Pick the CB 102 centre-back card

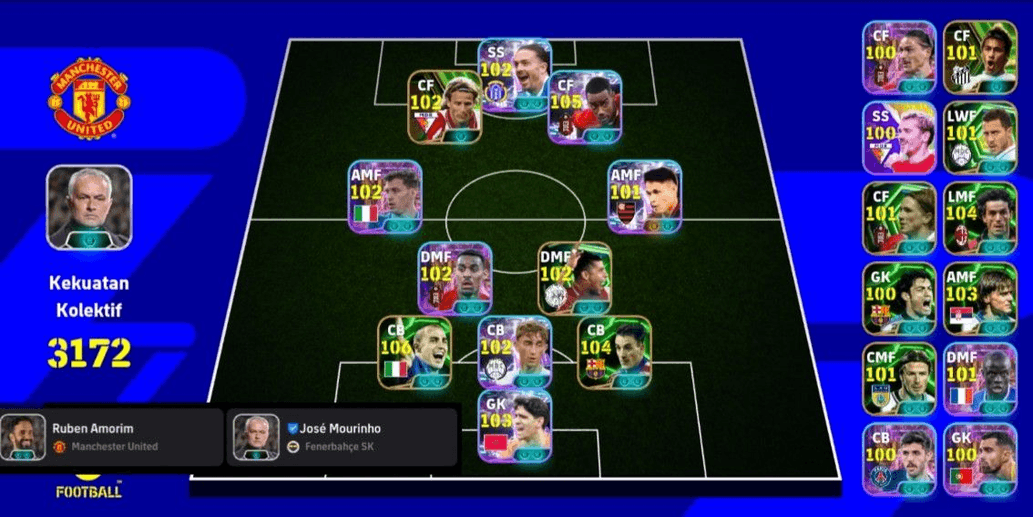click(514, 352)
